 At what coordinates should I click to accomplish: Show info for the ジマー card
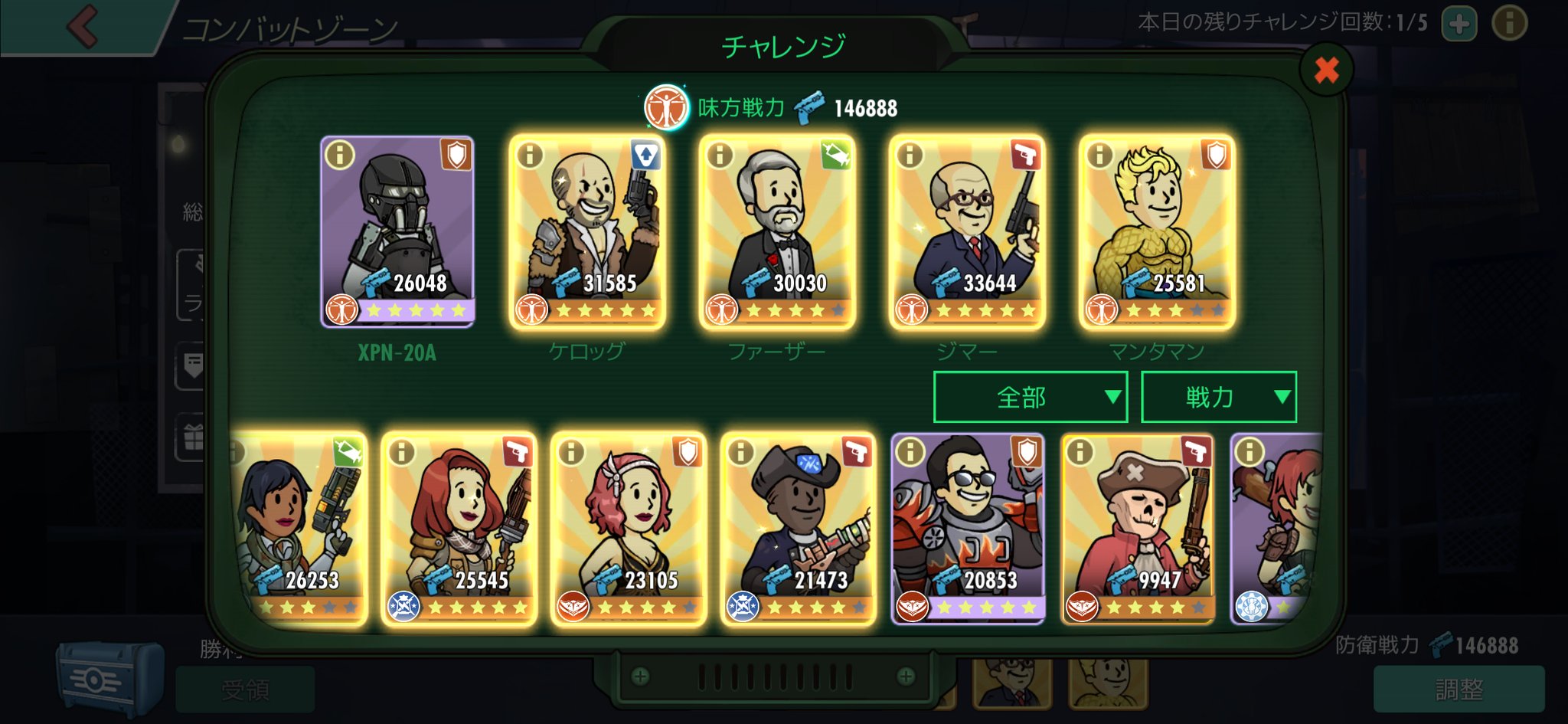coord(910,156)
